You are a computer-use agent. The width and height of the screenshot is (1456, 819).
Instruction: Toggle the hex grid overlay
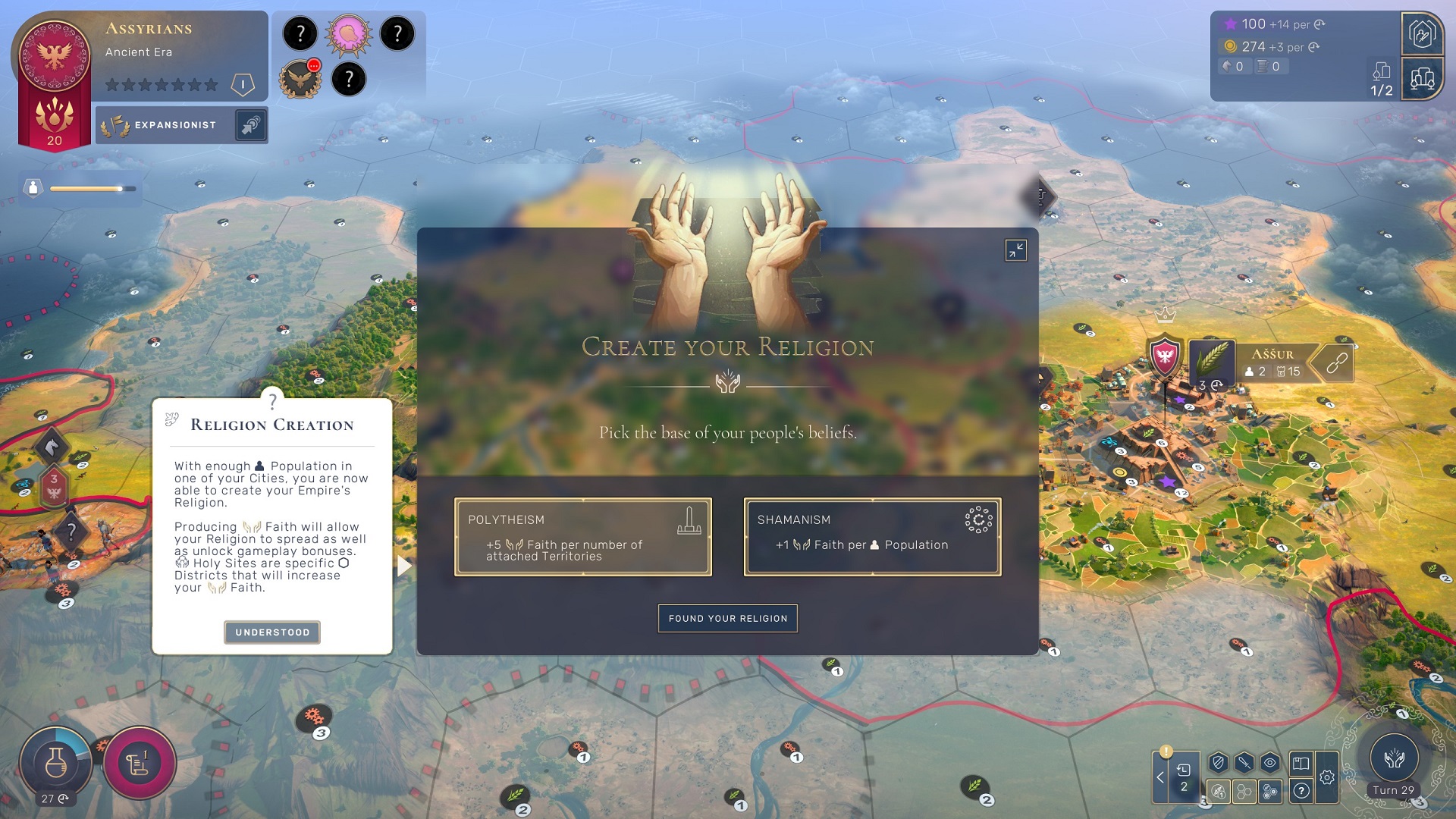coord(1244,792)
